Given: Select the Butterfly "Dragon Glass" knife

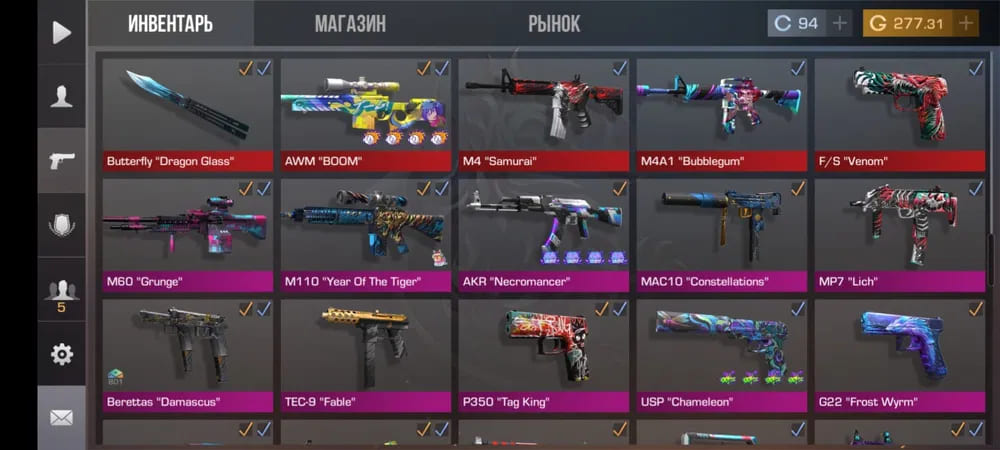Looking at the screenshot, I should [187, 114].
